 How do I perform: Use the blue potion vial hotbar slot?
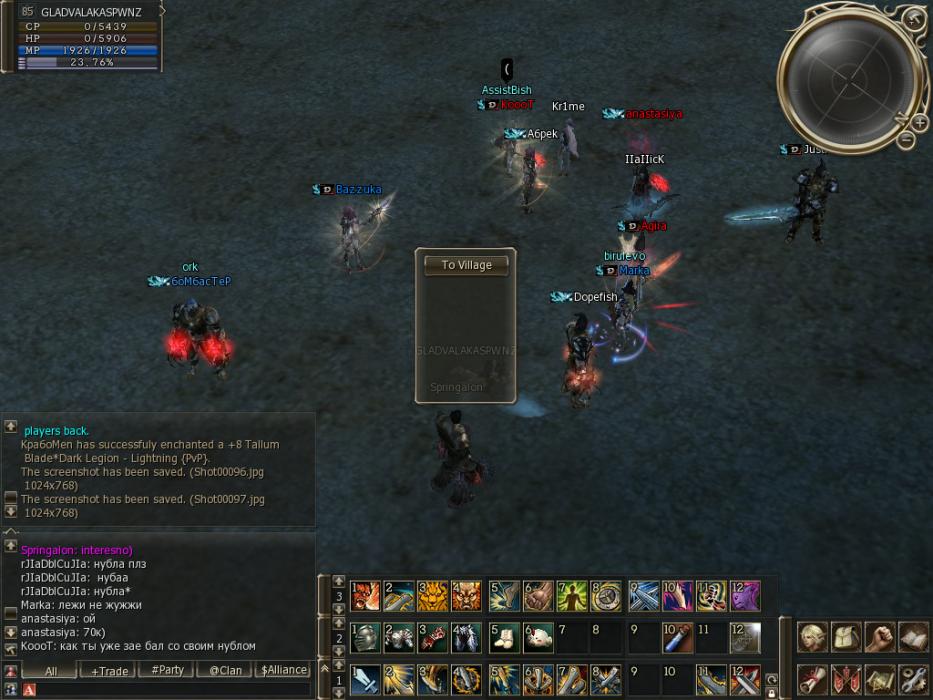coord(676,637)
